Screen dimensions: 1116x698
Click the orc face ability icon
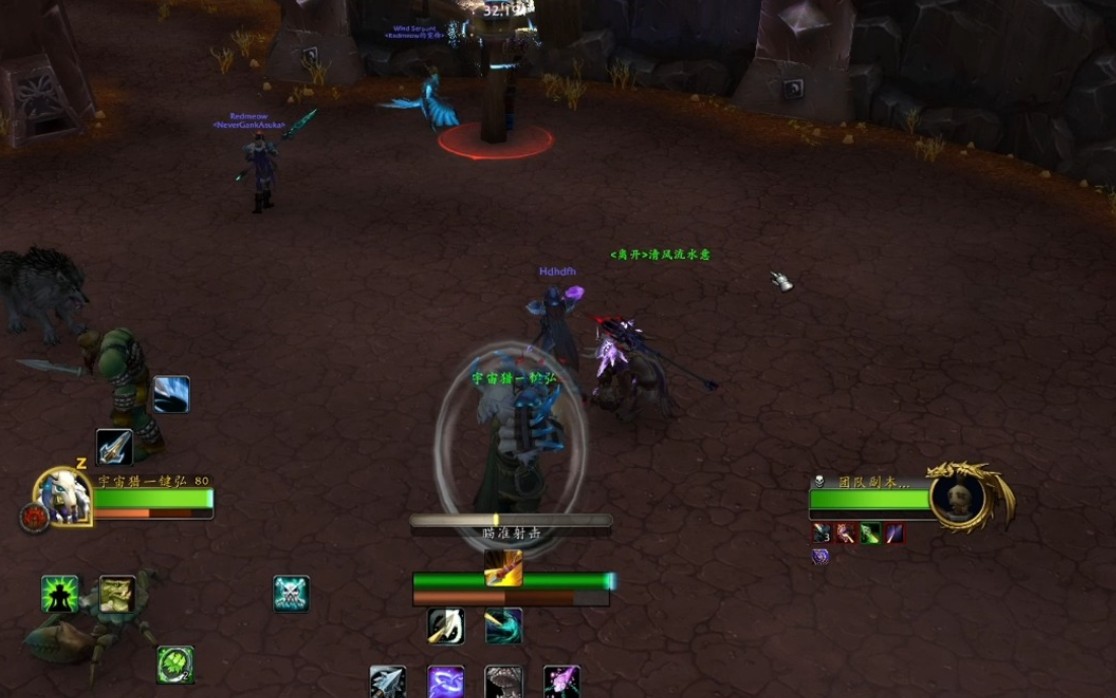pos(117,594)
